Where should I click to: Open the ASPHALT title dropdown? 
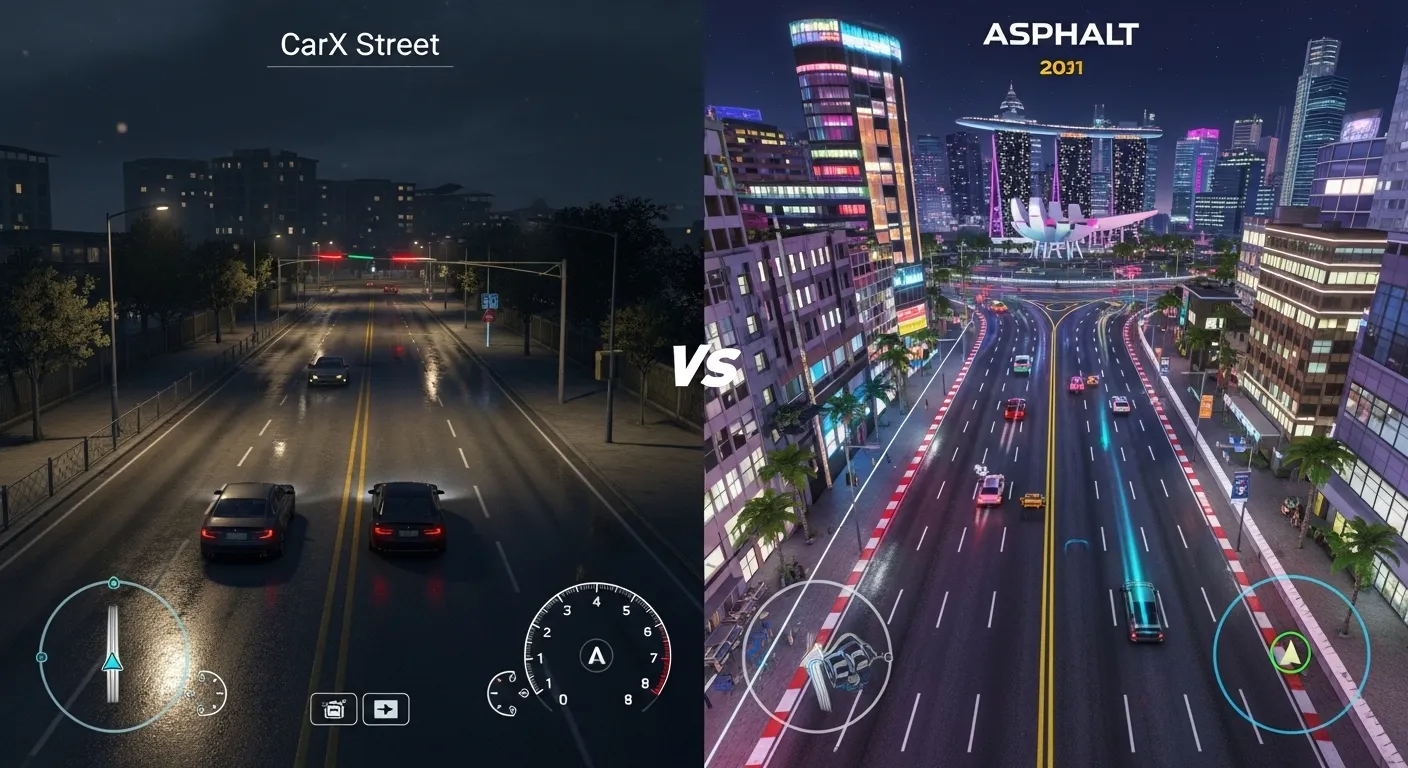coord(1061,35)
